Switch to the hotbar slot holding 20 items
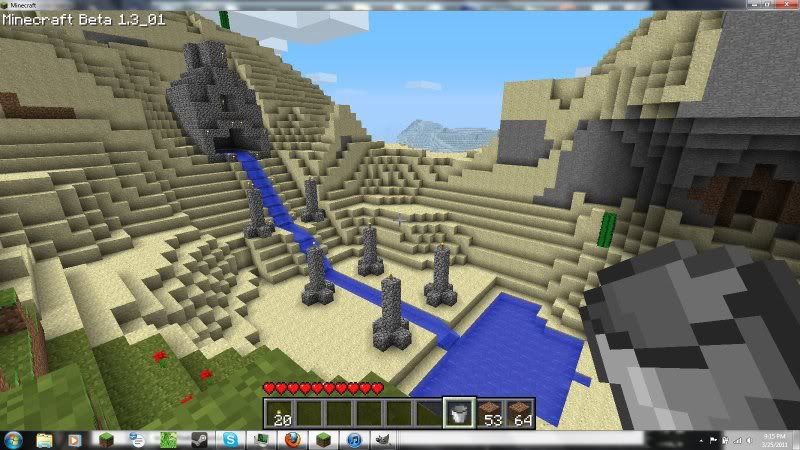This screenshot has height=450, width=800. pyautogui.click(x=280, y=411)
